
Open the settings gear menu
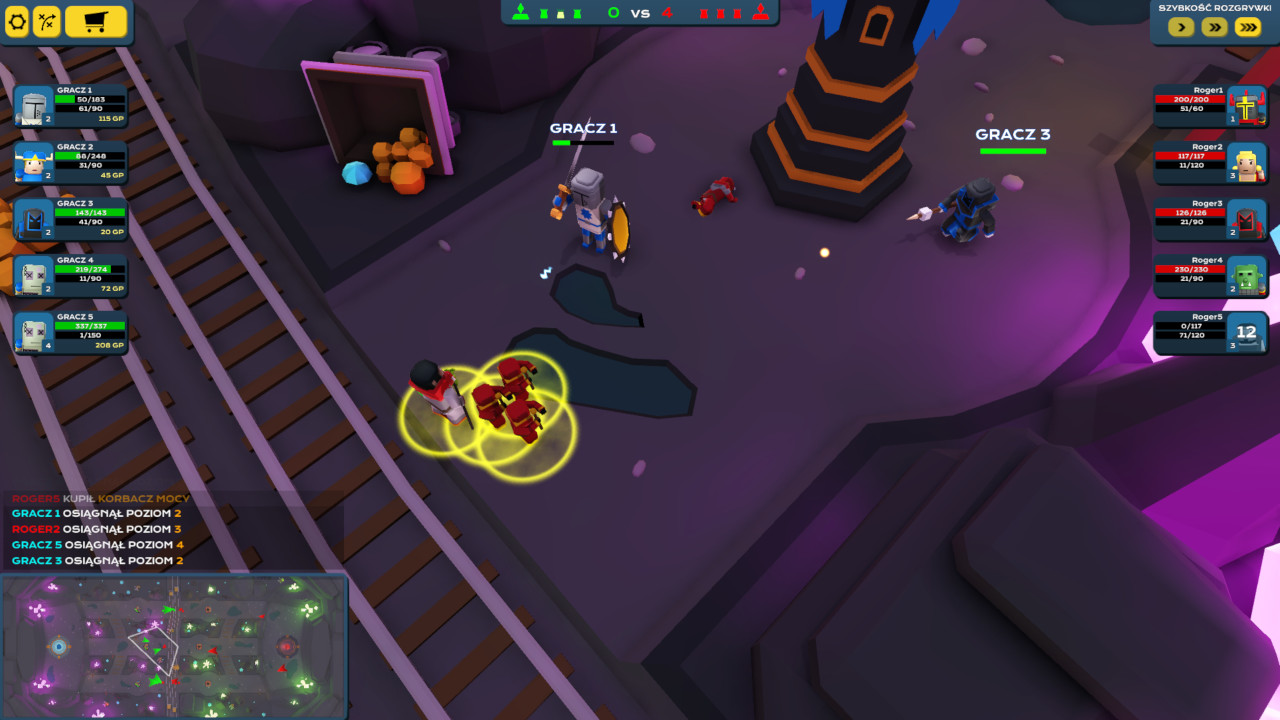(17, 22)
